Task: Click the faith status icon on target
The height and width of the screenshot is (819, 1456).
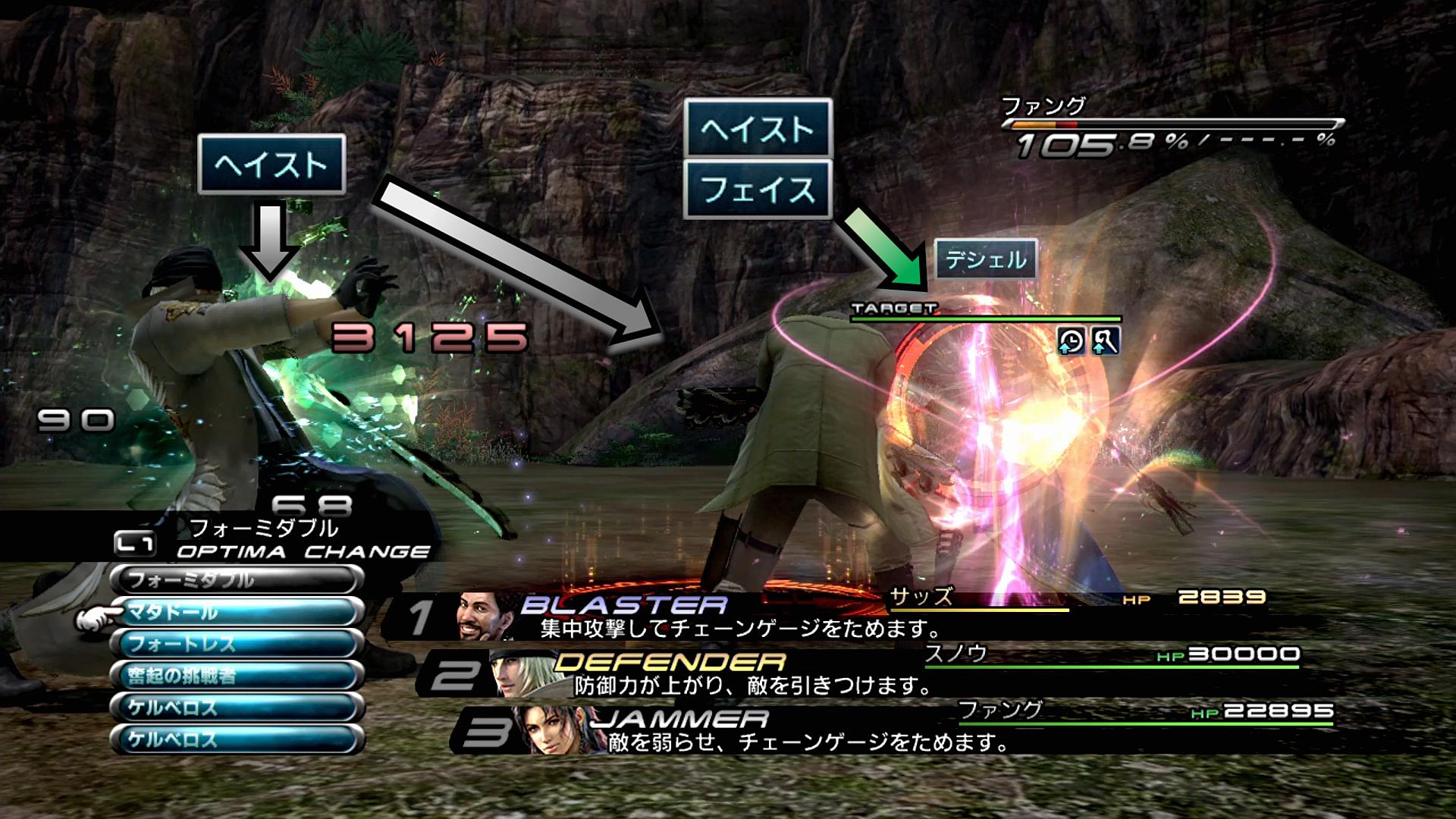Action: [x=1105, y=342]
